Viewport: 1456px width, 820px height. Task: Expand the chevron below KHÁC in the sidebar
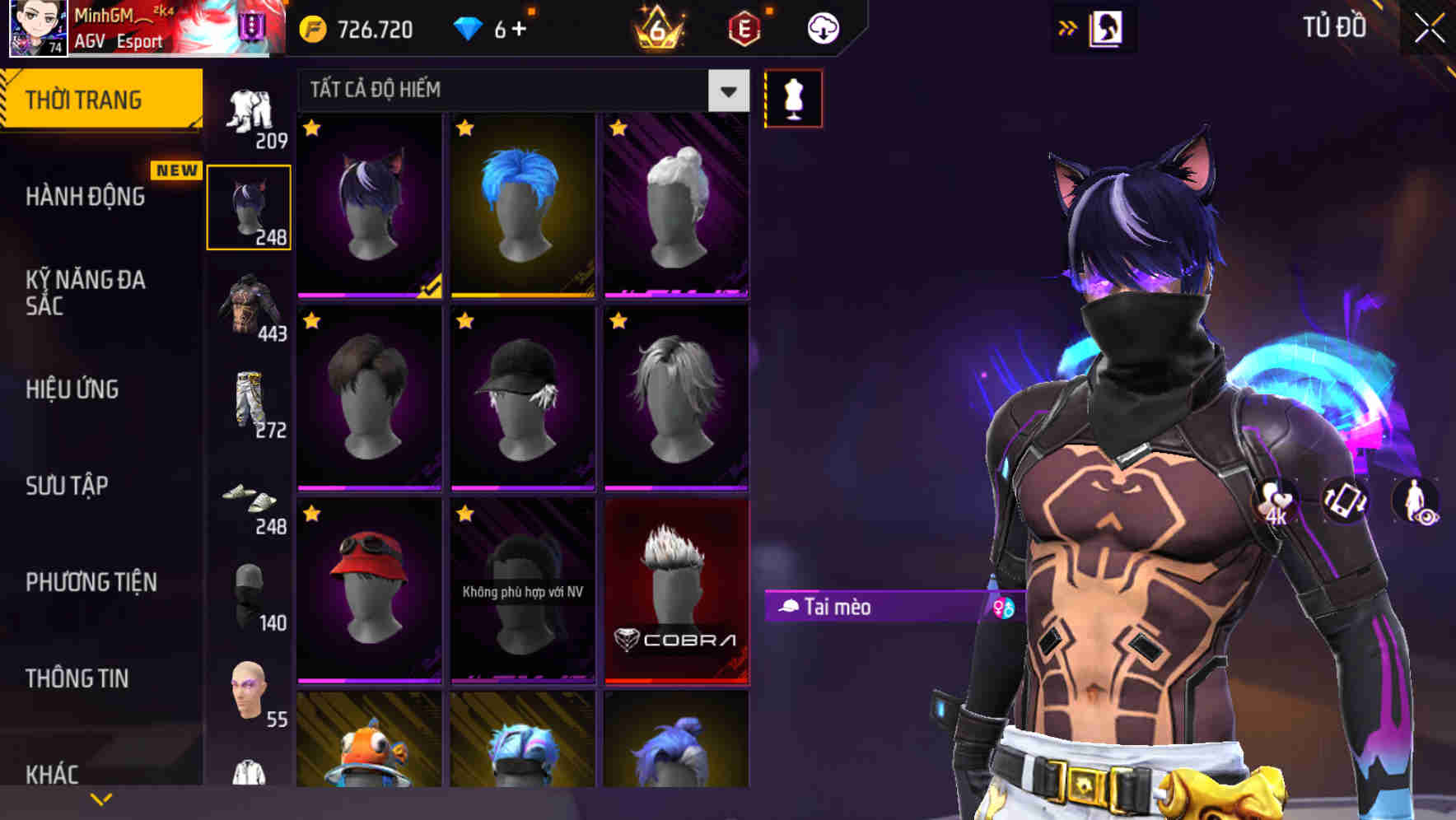pyautogui.click(x=102, y=797)
